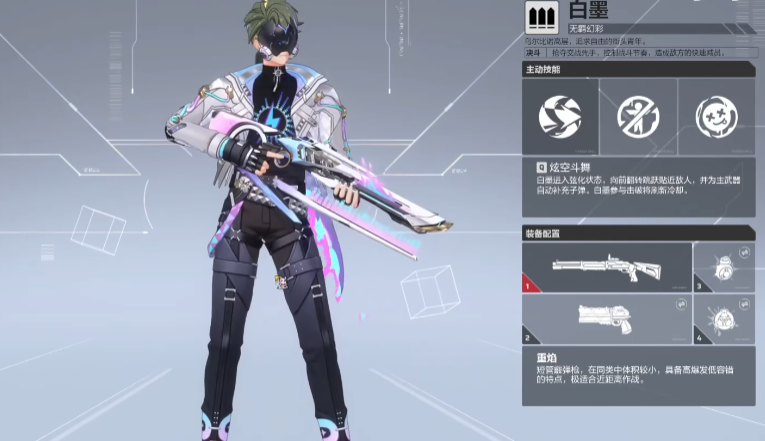Select the crossed-out figure skill icon
The image size is (765, 441).
(x=638, y=116)
